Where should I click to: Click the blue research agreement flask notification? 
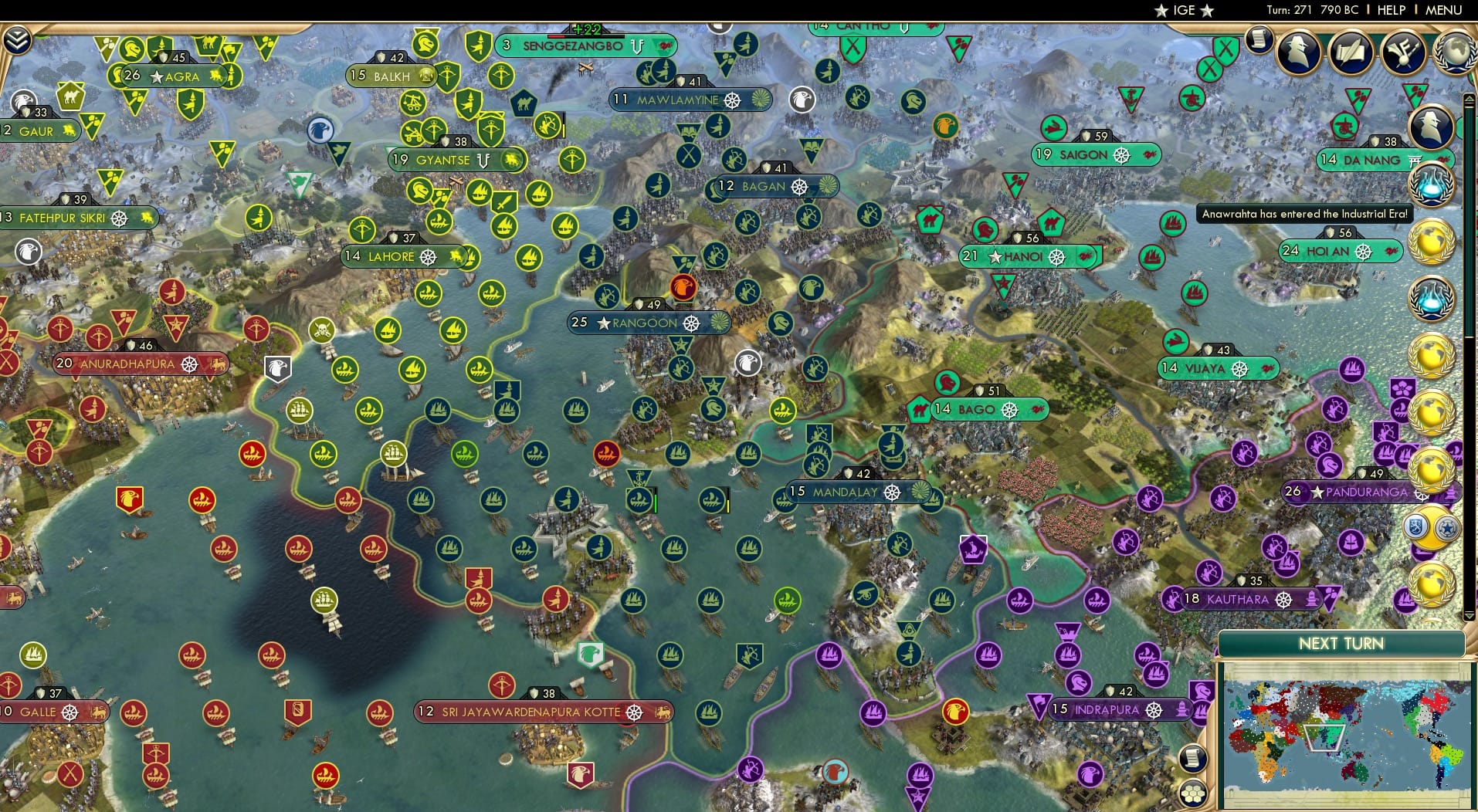click(1432, 185)
